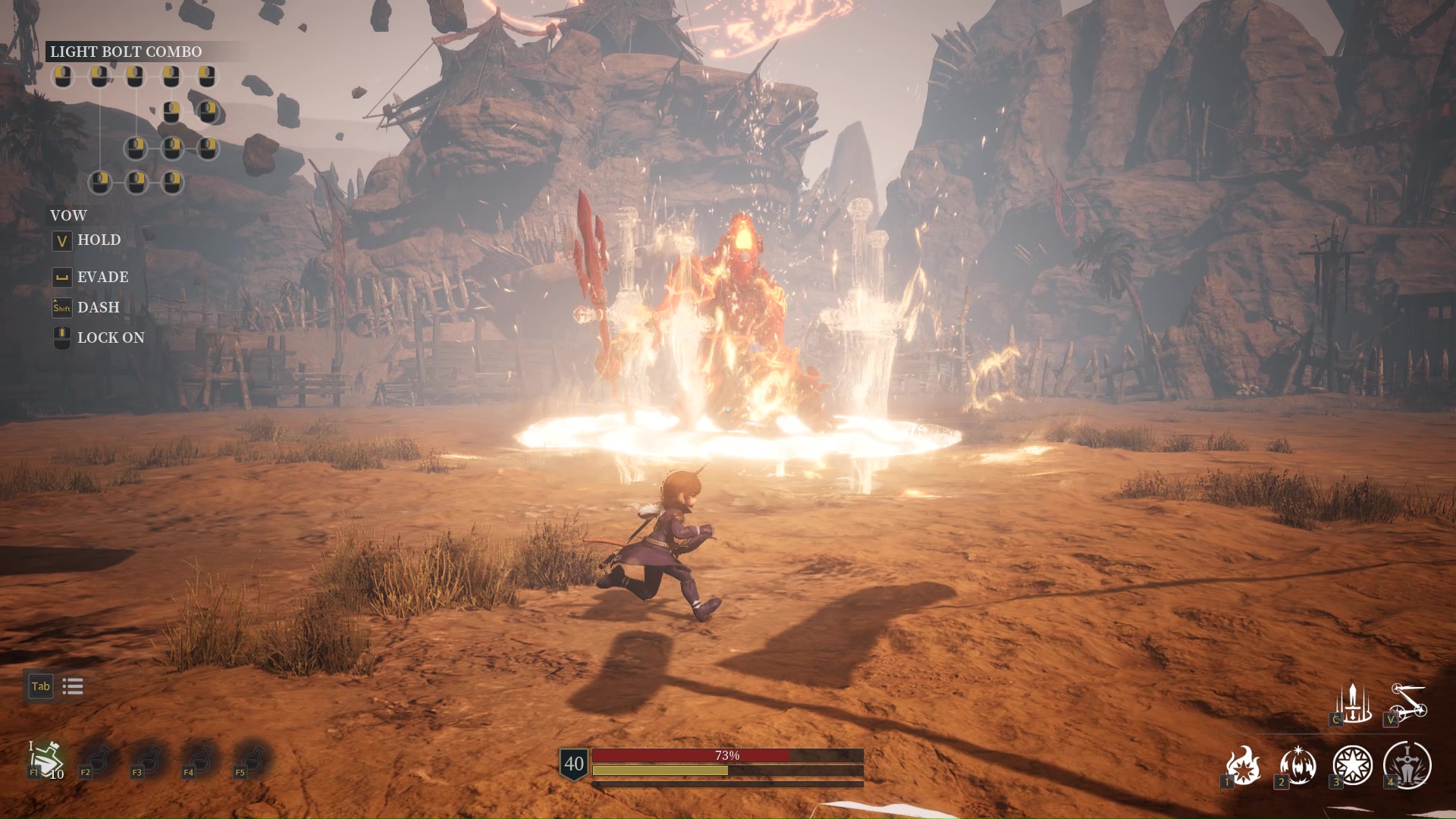This screenshot has height=819, width=1456.
Task: Click the level 40 shield badge
Action: pyautogui.click(x=574, y=764)
